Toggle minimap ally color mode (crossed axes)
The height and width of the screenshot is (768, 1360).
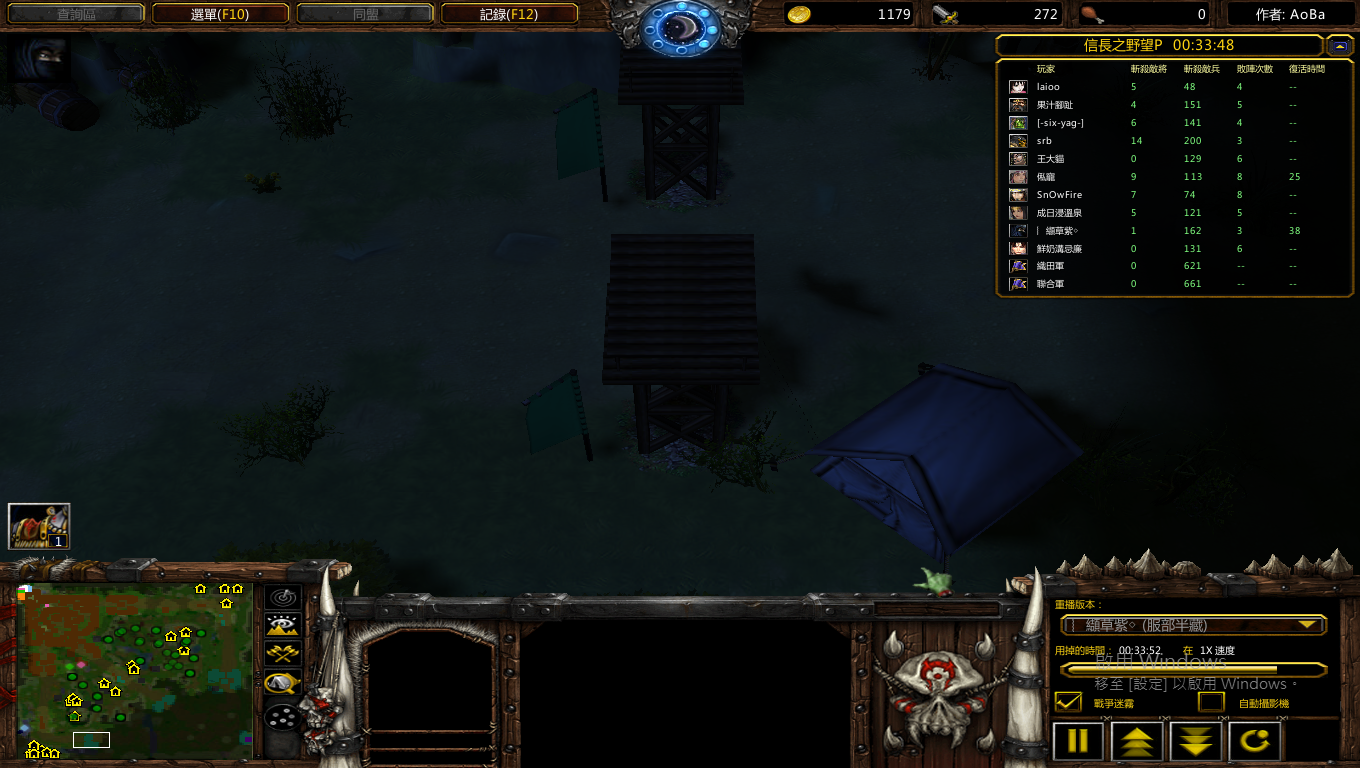pyautogui.click(x=283, y=654)
